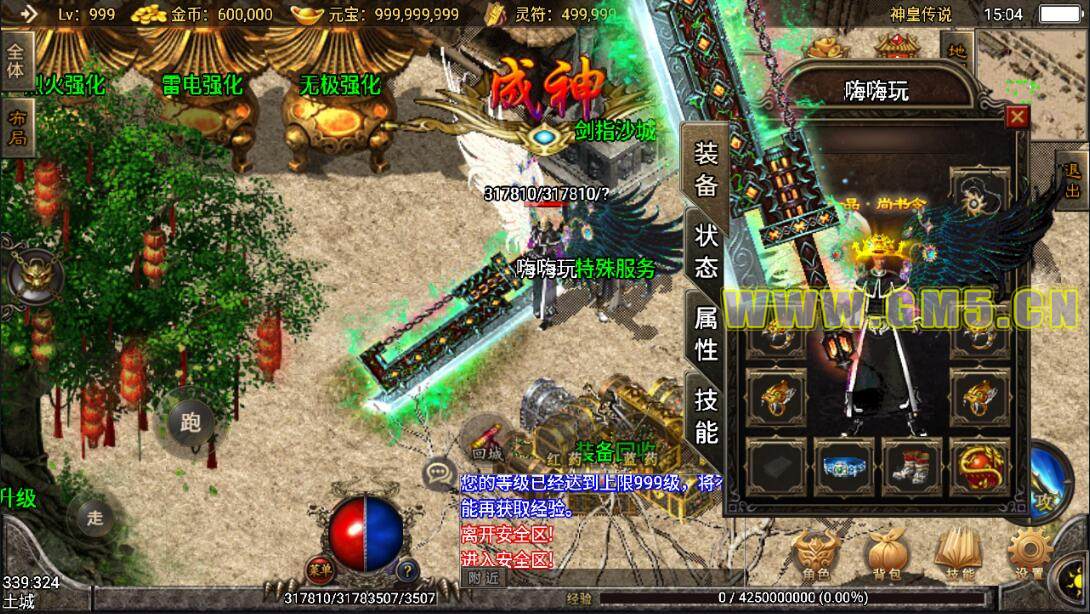The image size is (1090, 614).
Task: Show the 装备 (Equipment) tab
Action: tap(706, 168)
